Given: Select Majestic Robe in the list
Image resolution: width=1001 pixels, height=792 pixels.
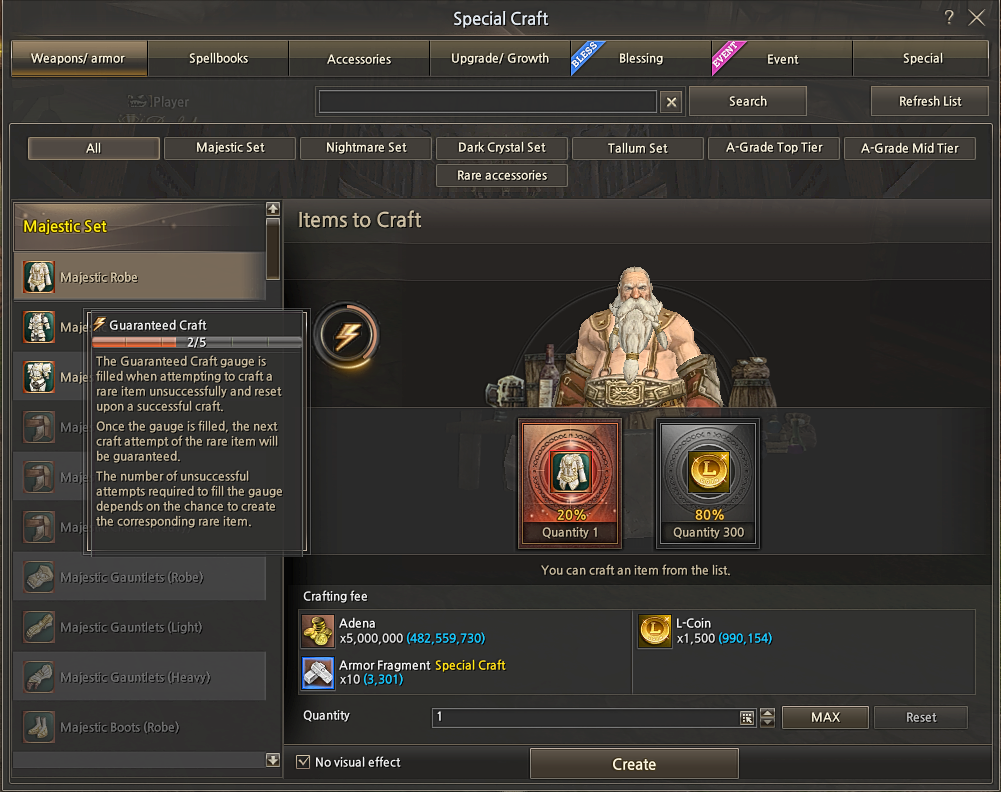Looking at the screenshot, I should click(x=140, y=277).
